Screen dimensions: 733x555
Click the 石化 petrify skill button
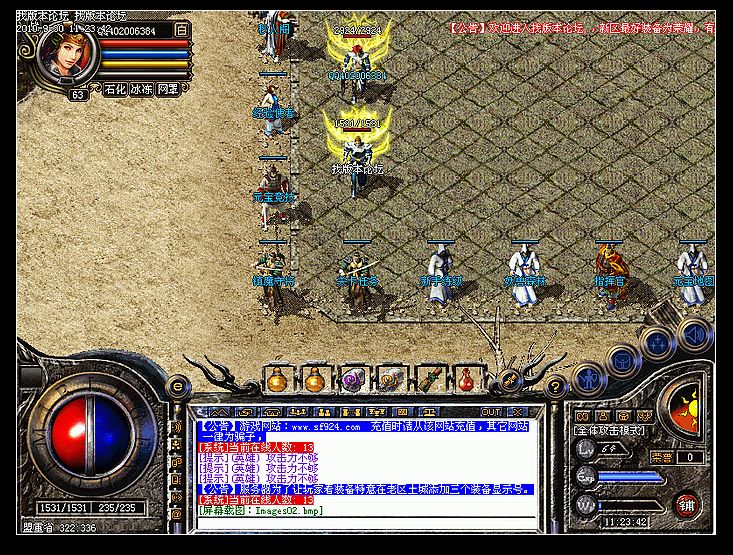[x=115, y=89]
